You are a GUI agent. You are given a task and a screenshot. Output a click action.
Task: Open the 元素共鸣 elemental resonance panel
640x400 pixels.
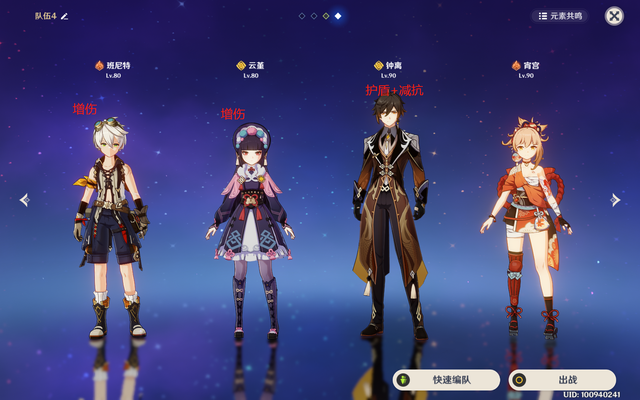pos(559,16)
